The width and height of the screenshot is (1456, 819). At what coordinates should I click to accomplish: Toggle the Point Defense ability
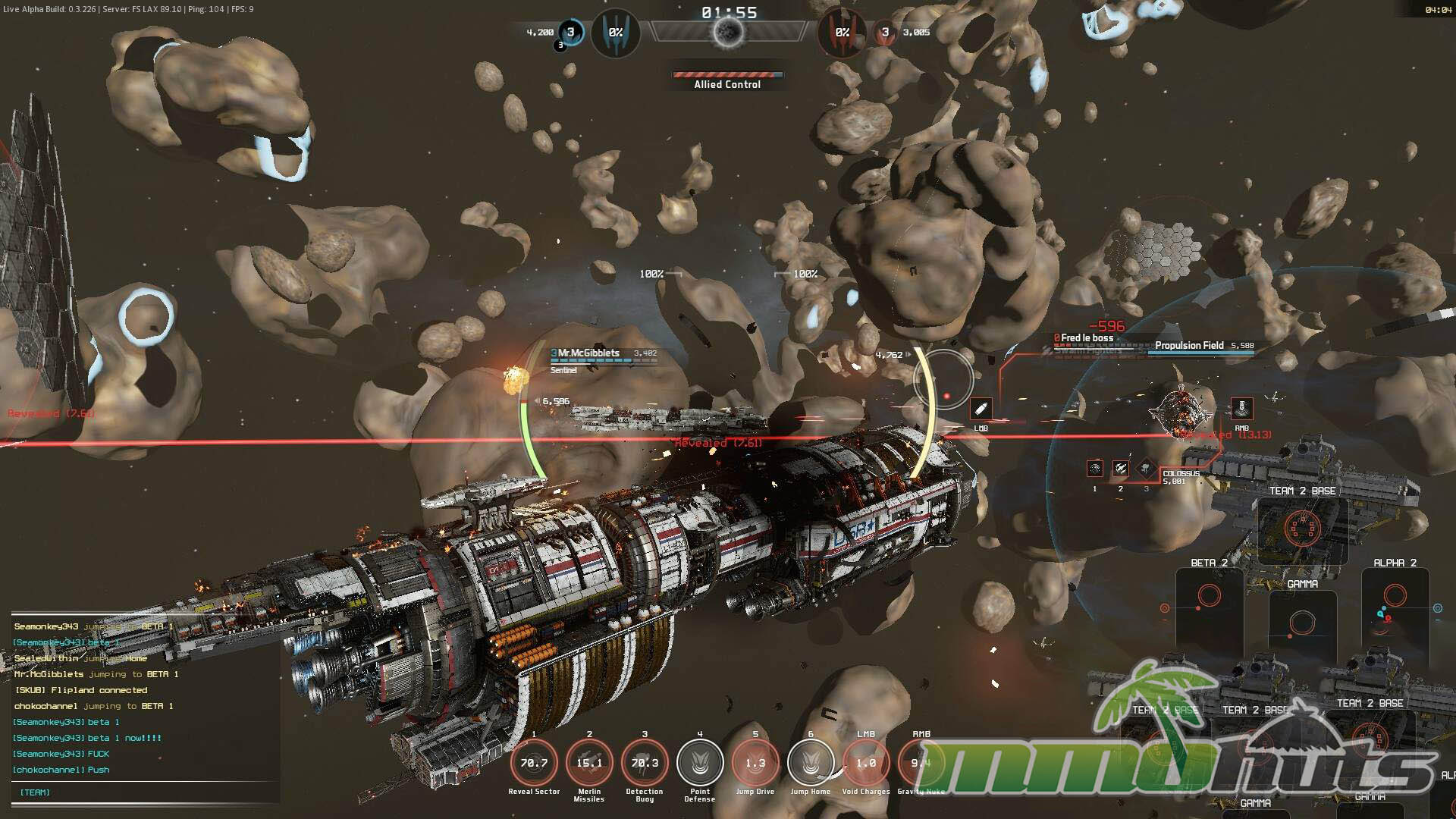click(700, 763)
